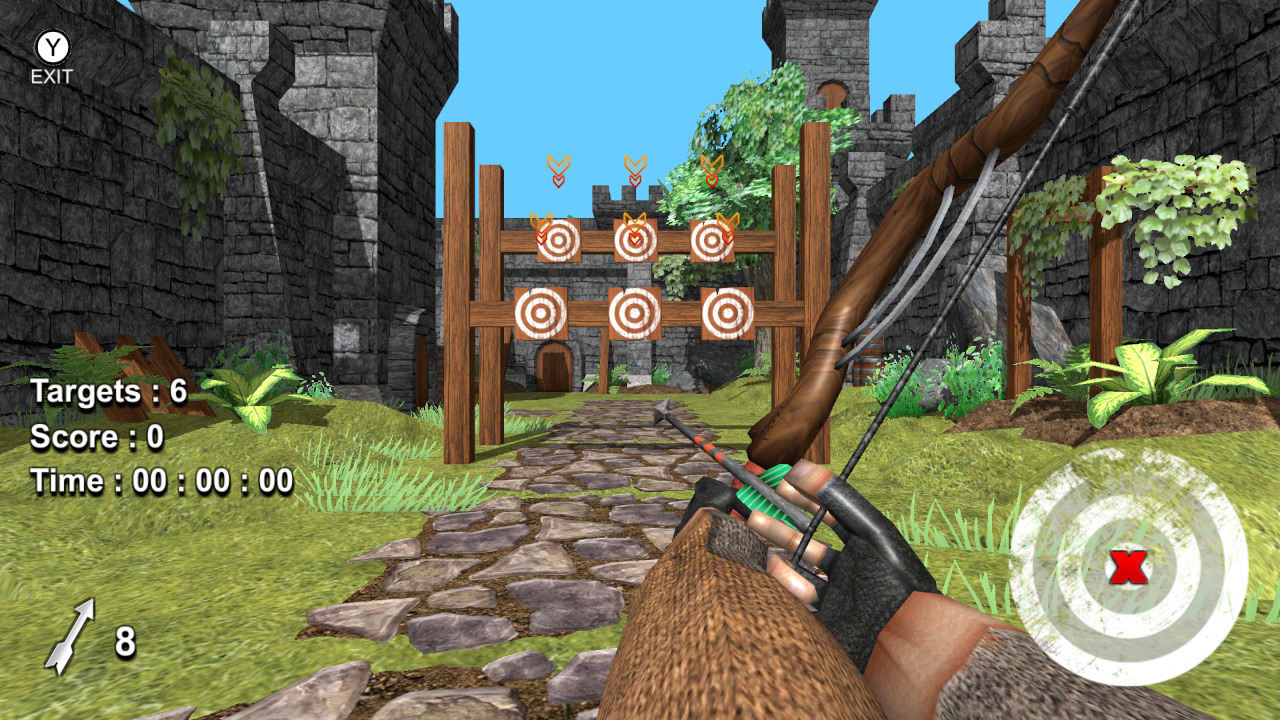Select the top-right bullseye target
1280x720 pixels.
tap(711, 240)
